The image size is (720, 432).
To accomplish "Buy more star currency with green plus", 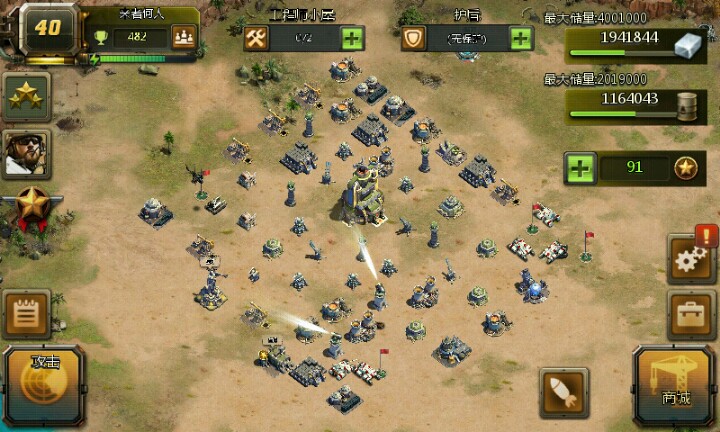I will [x=580, y=167].
